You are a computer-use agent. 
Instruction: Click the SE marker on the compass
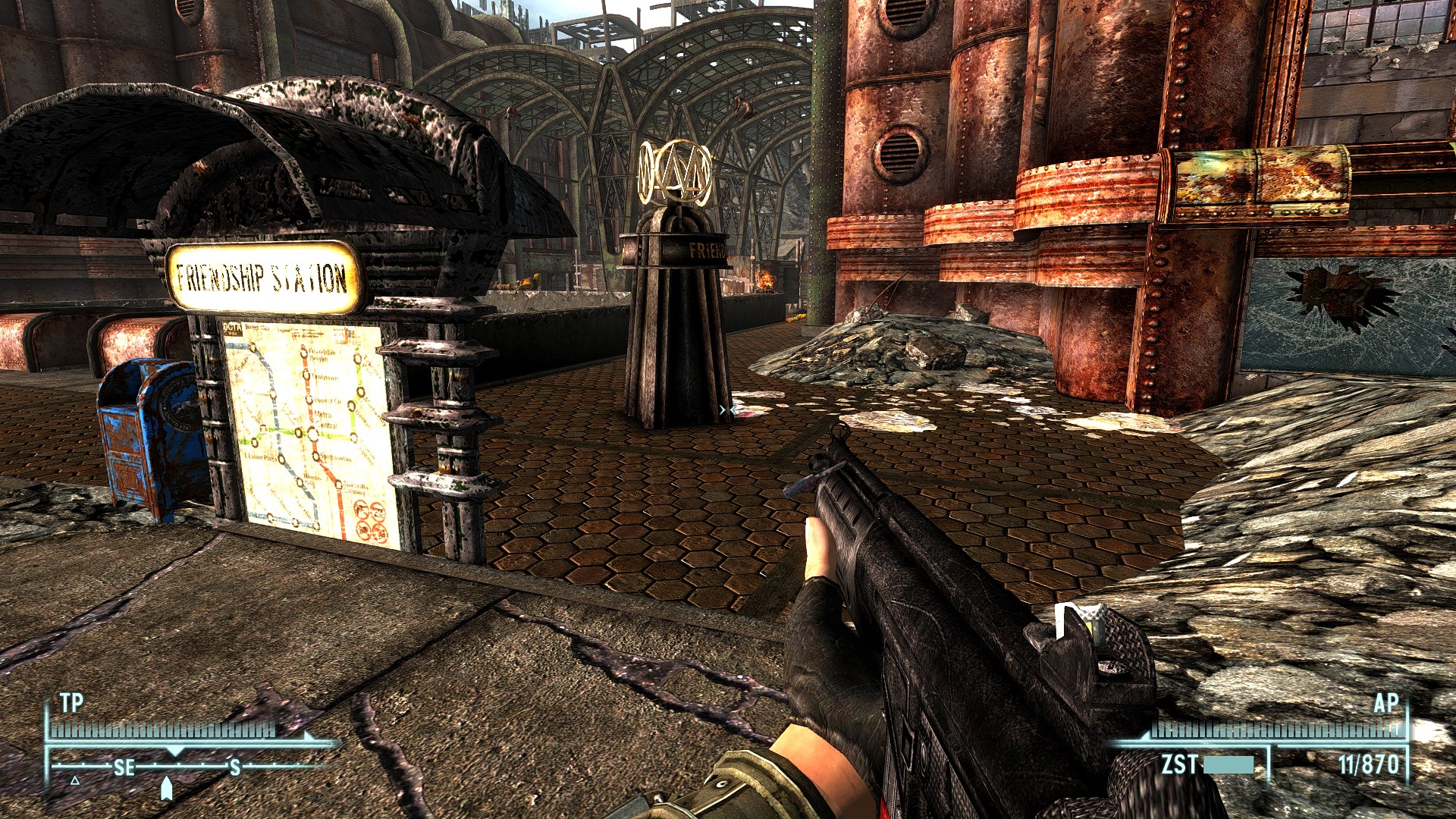[125, 768]
